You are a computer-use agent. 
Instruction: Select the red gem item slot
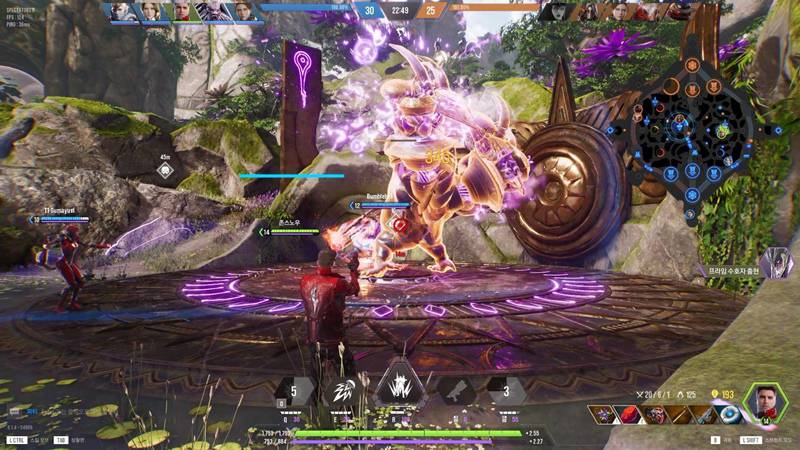(629, 414)
